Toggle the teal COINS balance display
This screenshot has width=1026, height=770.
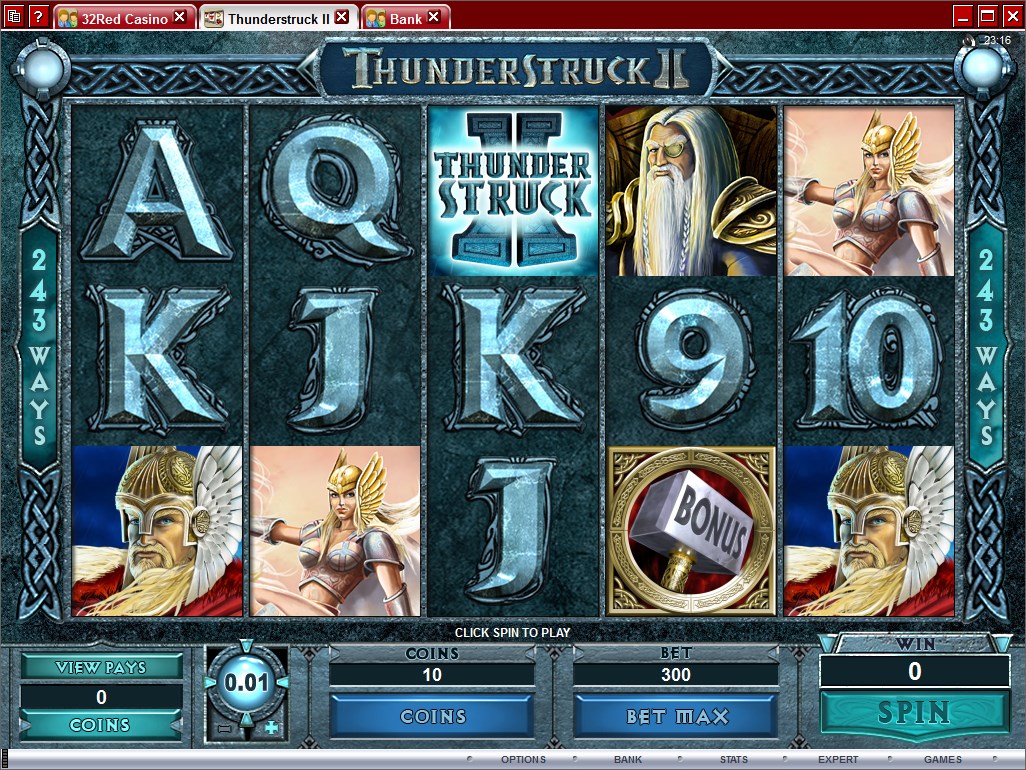point(101,726)
